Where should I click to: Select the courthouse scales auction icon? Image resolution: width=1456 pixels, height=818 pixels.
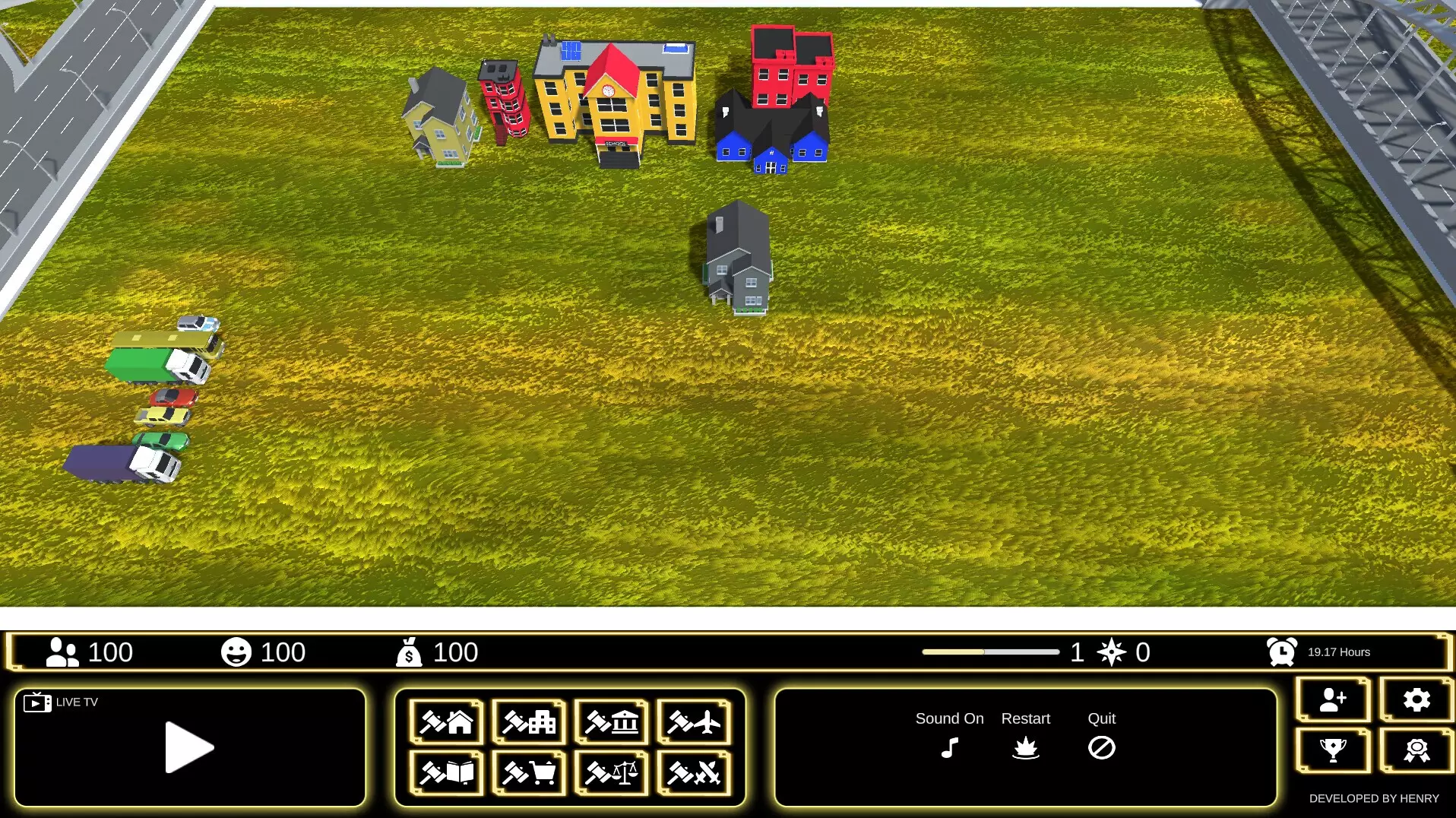[x=612, y=773]
